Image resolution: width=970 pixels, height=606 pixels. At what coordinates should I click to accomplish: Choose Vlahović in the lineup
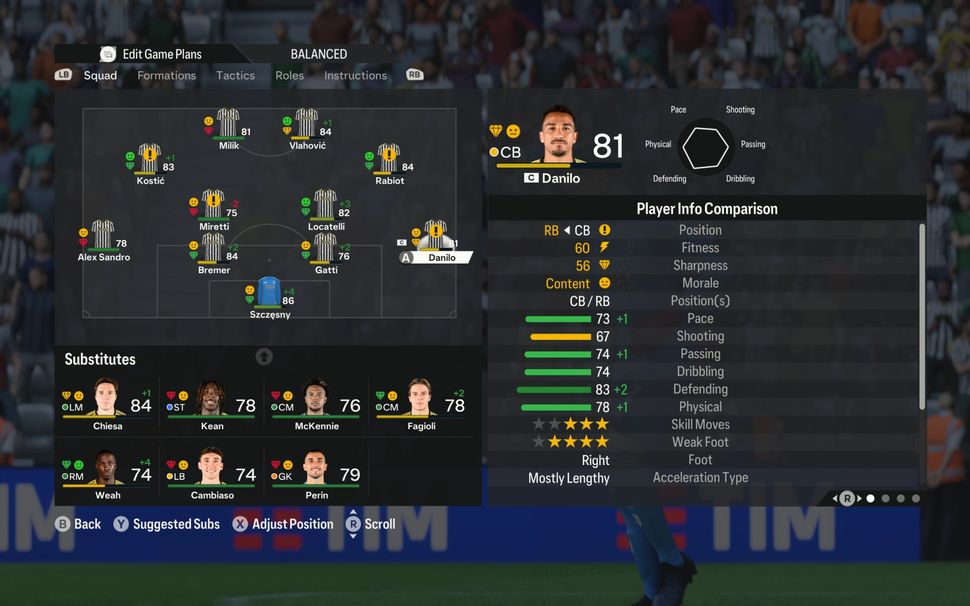[x=306, y=124]
